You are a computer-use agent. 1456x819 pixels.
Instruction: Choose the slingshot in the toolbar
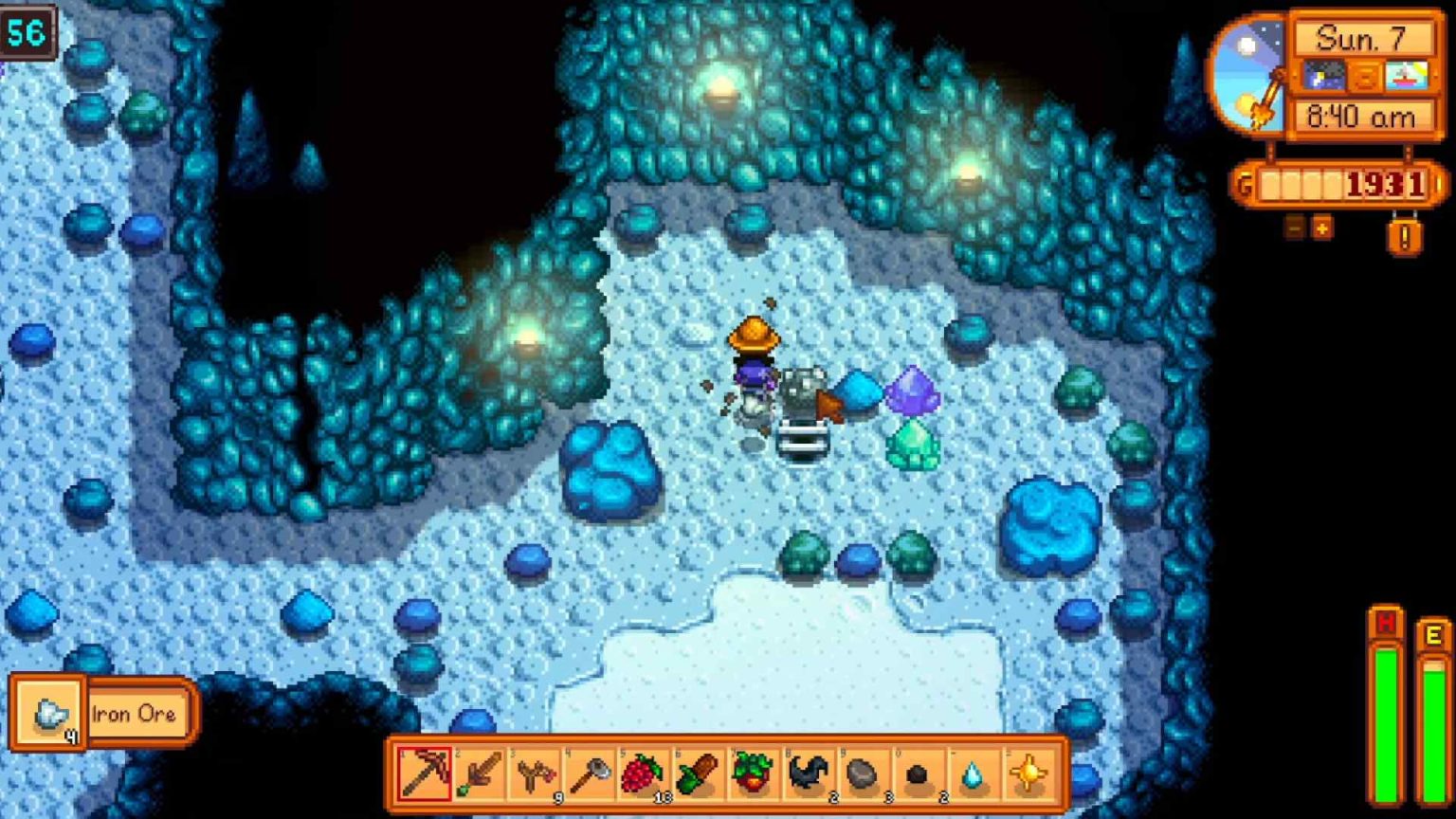[x=534, y=773]
